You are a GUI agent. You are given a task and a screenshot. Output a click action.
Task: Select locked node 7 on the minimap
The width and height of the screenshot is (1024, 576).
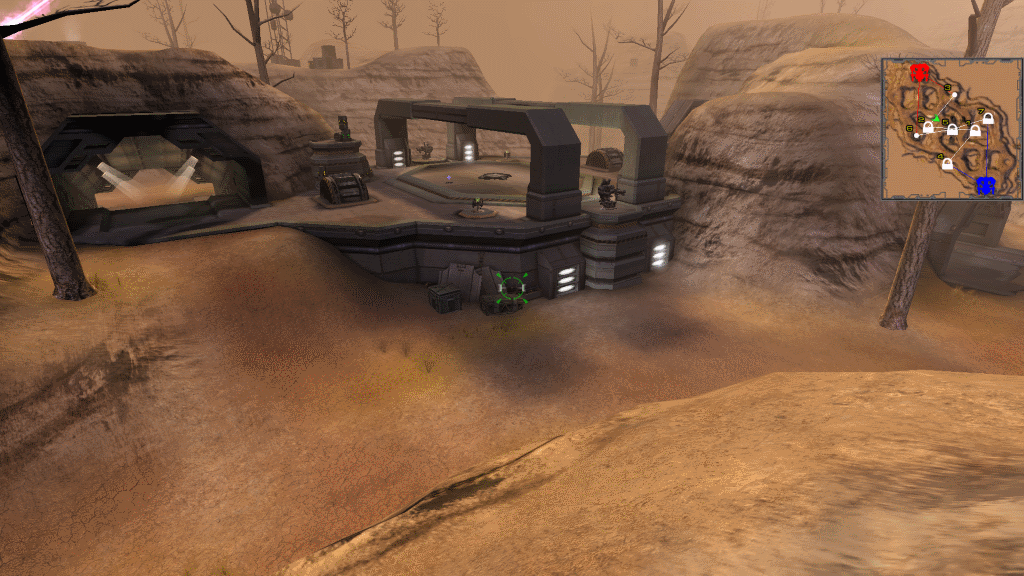[988, 119]
